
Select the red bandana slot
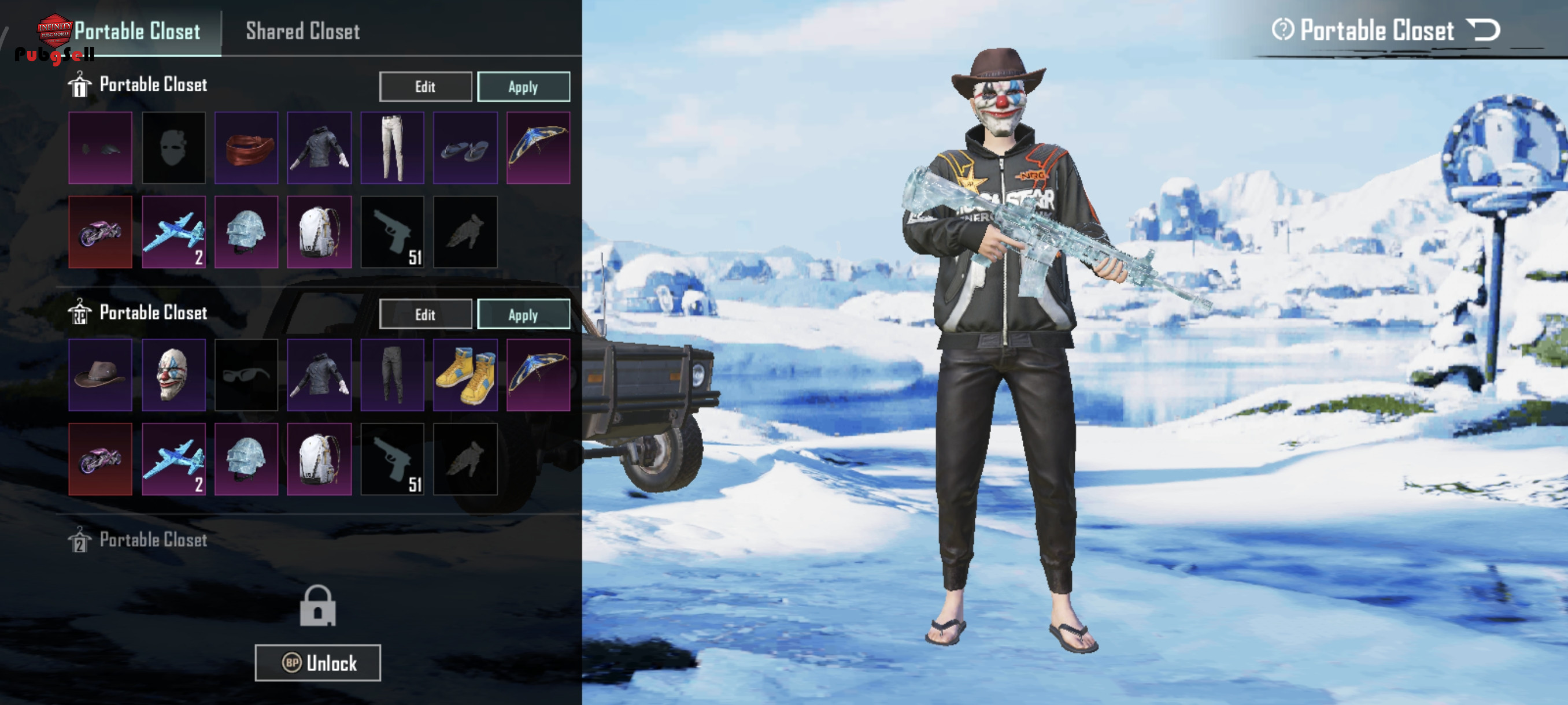tap(246, 148)
